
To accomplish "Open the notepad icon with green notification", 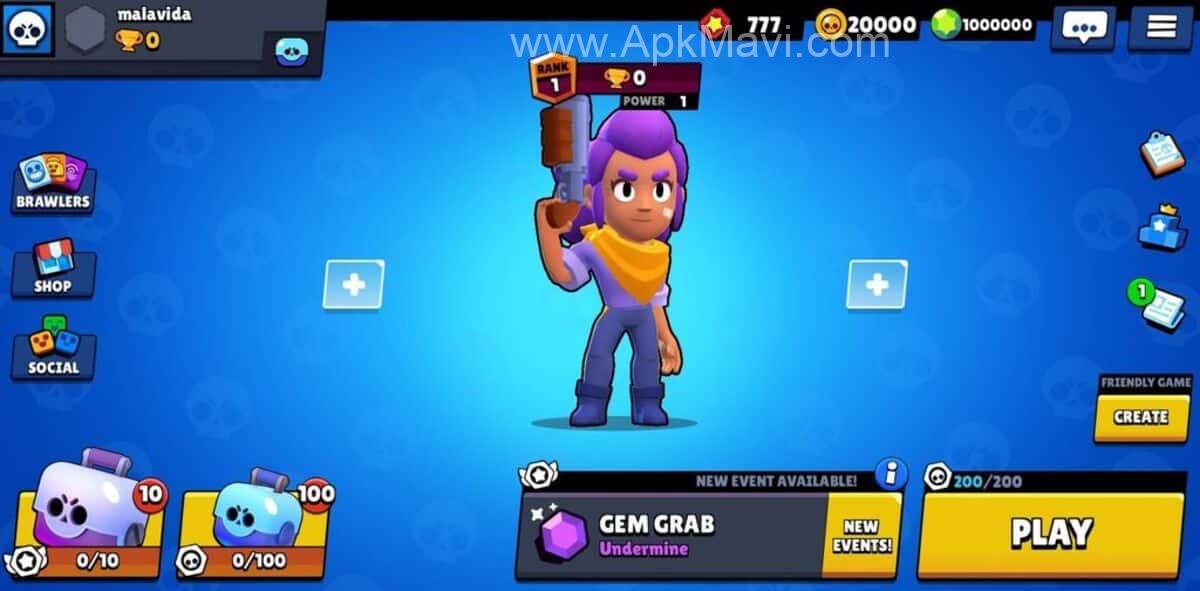I will click(1160, 306).
